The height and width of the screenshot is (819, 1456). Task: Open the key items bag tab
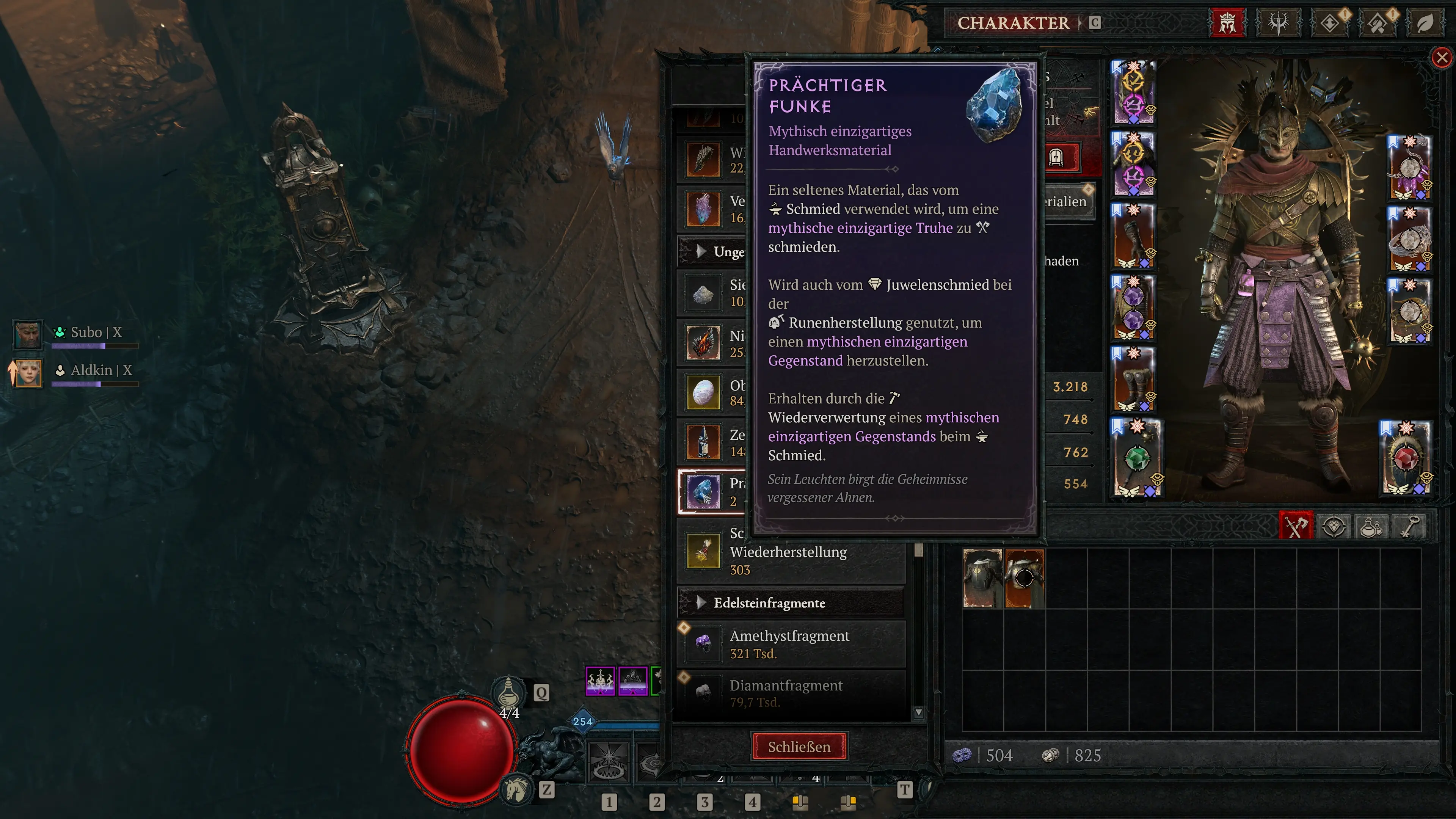(1409, 526)
